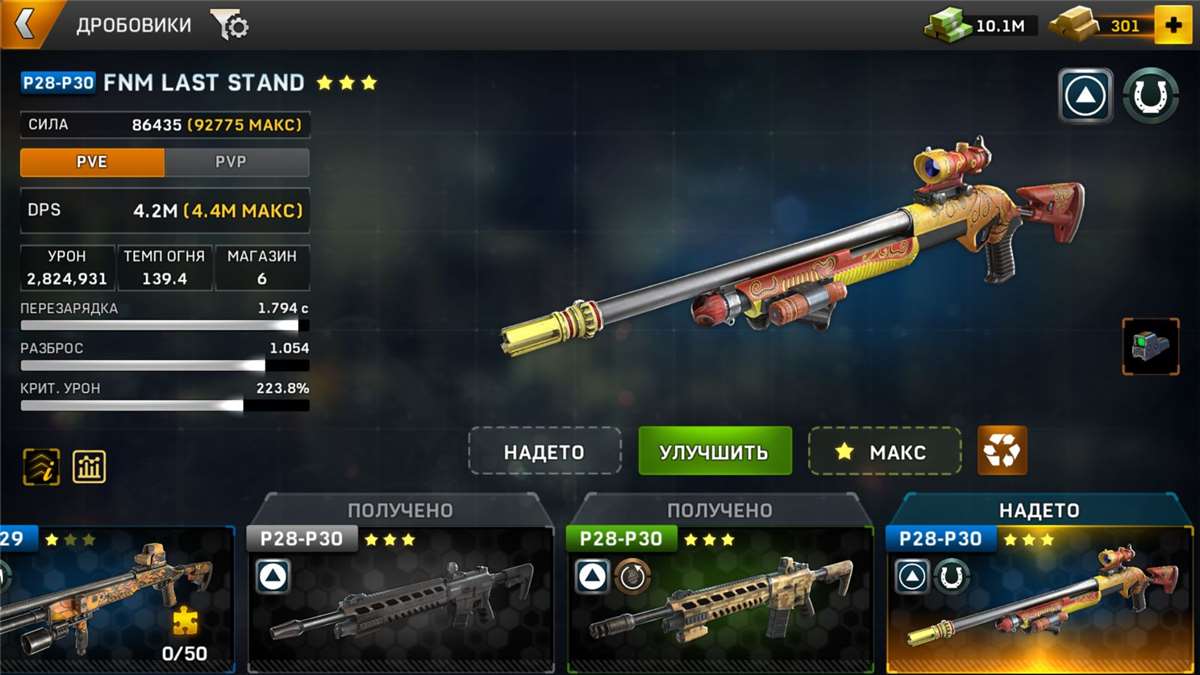1200x675 pixels.
Task: Switch to the PVP stats tab
Action: tap(237, 162)
